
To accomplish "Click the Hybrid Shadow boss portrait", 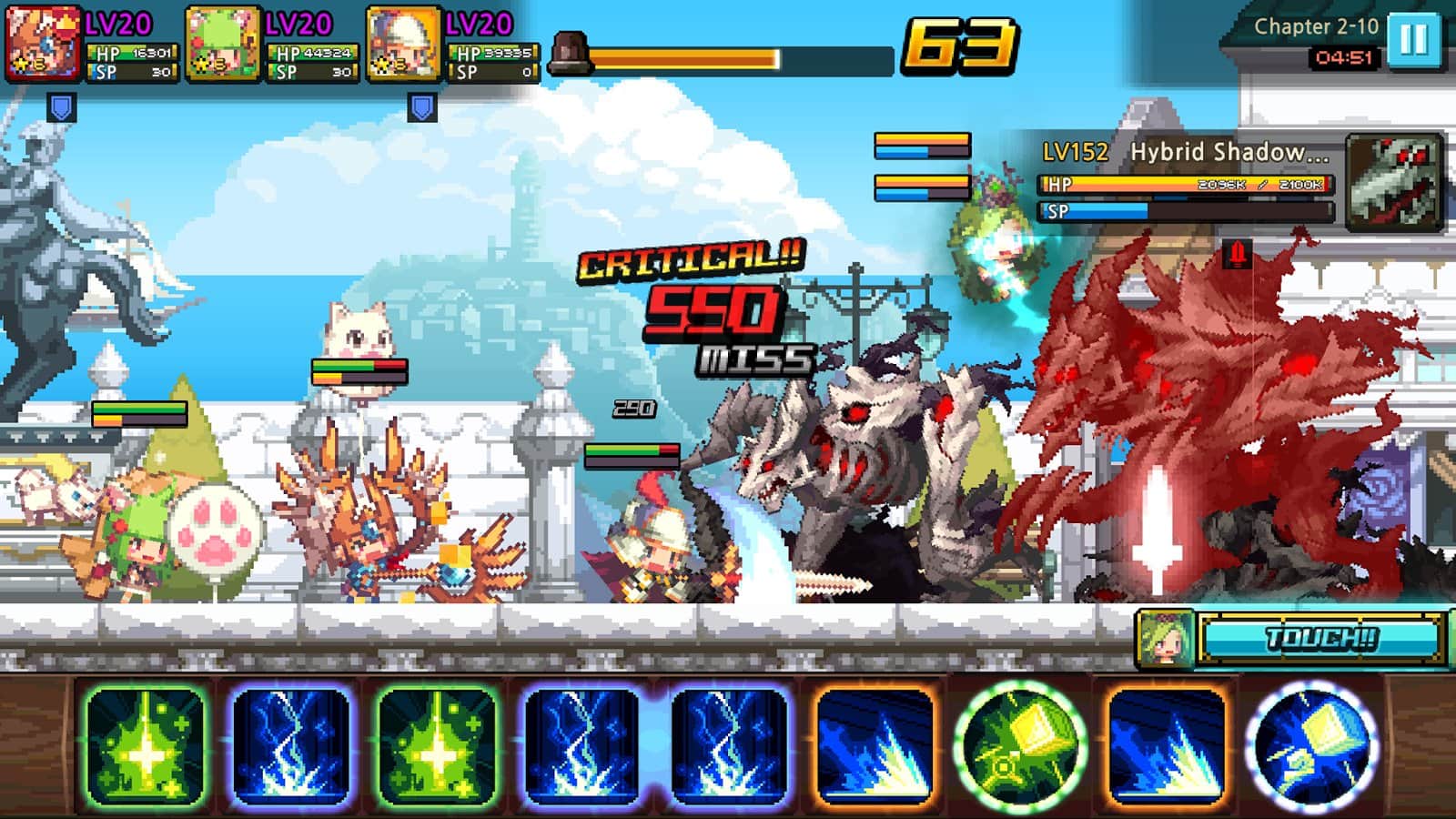I will click(1394, 181).
